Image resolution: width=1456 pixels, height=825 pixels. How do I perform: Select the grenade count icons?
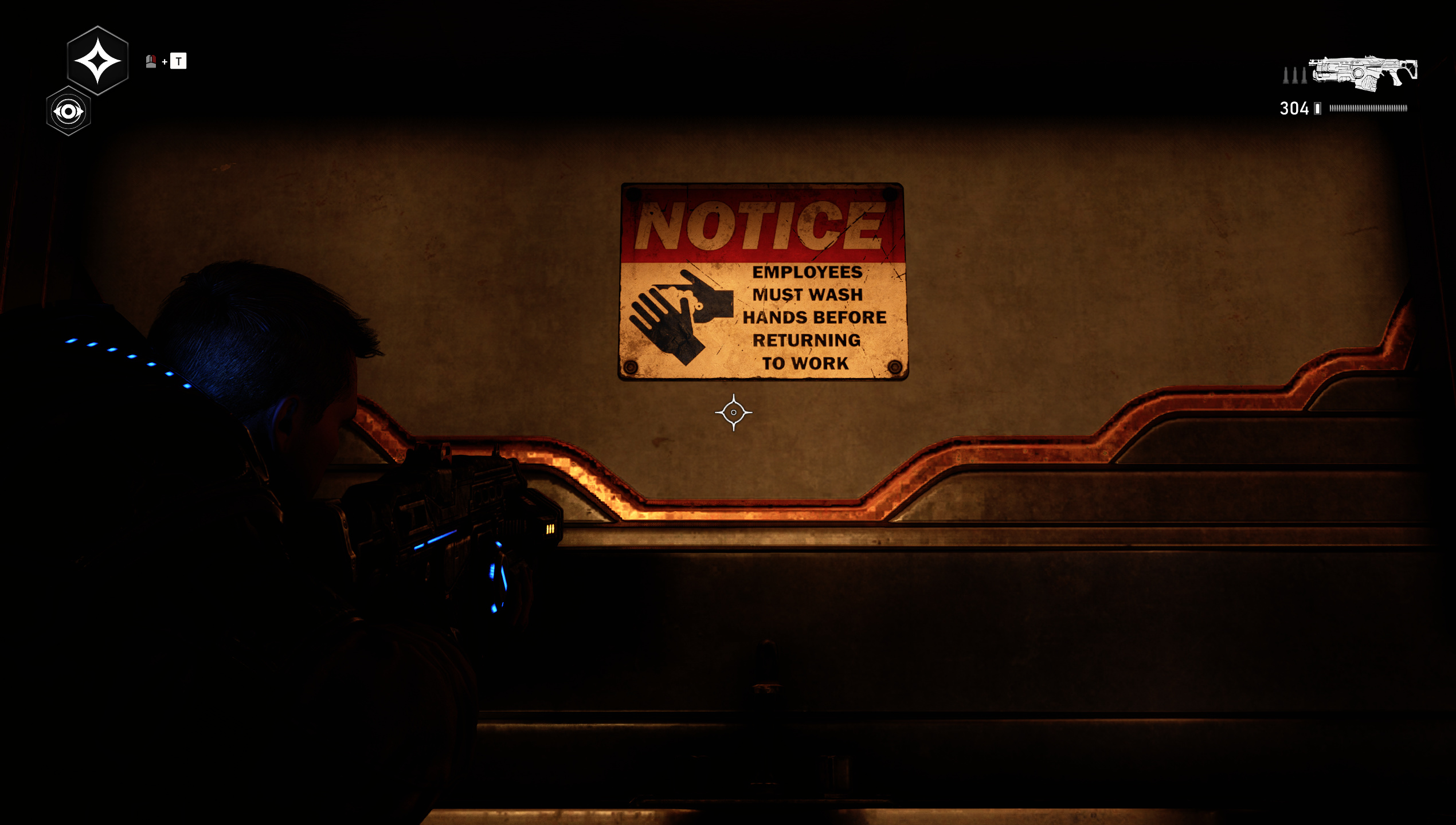click(1294, 76)
